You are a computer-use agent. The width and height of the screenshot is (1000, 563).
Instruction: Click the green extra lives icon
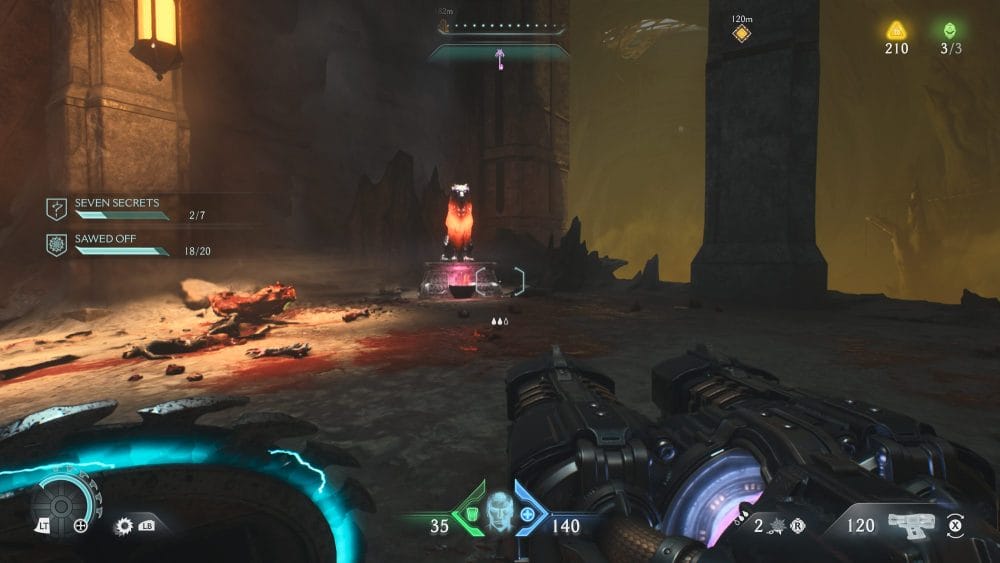point(949,30)
